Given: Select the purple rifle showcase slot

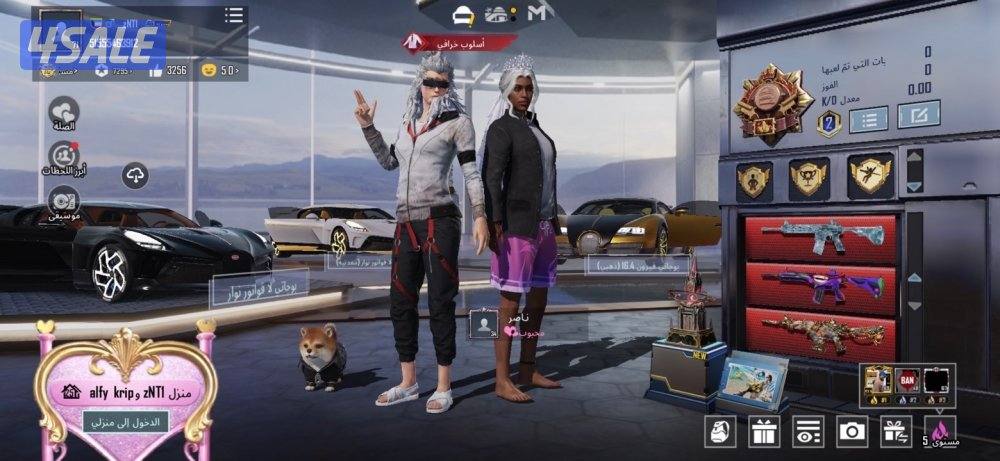Looking at the screenshot, I should tap(820, 287).
